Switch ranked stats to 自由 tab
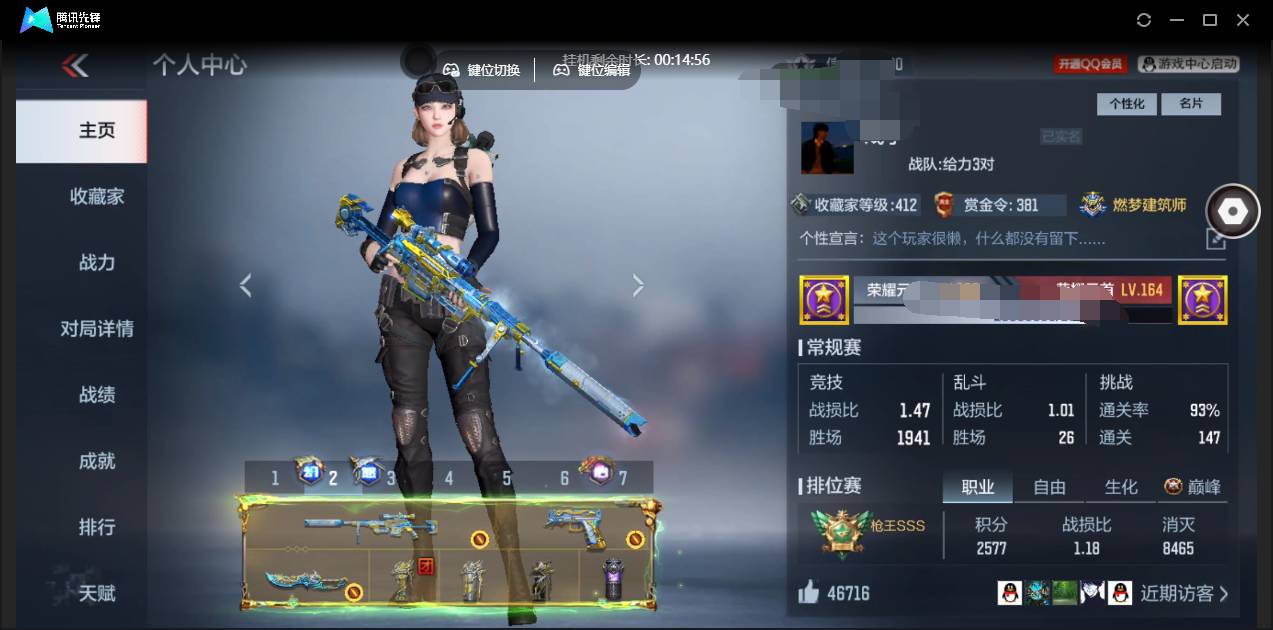The image size is (1273, 630). [1049, 487]
